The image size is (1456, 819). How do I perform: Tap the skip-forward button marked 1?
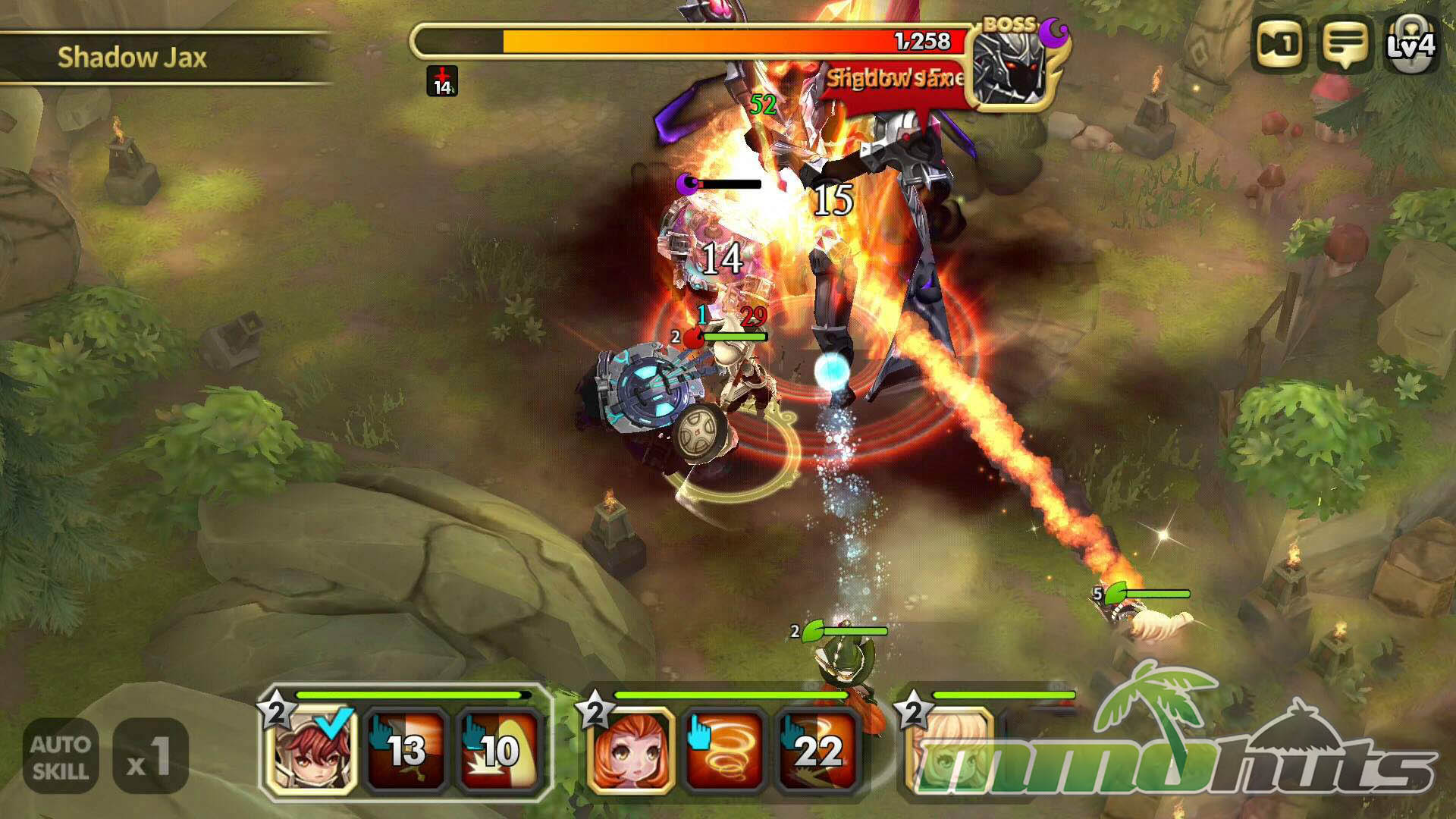[x=1280, y=44]
